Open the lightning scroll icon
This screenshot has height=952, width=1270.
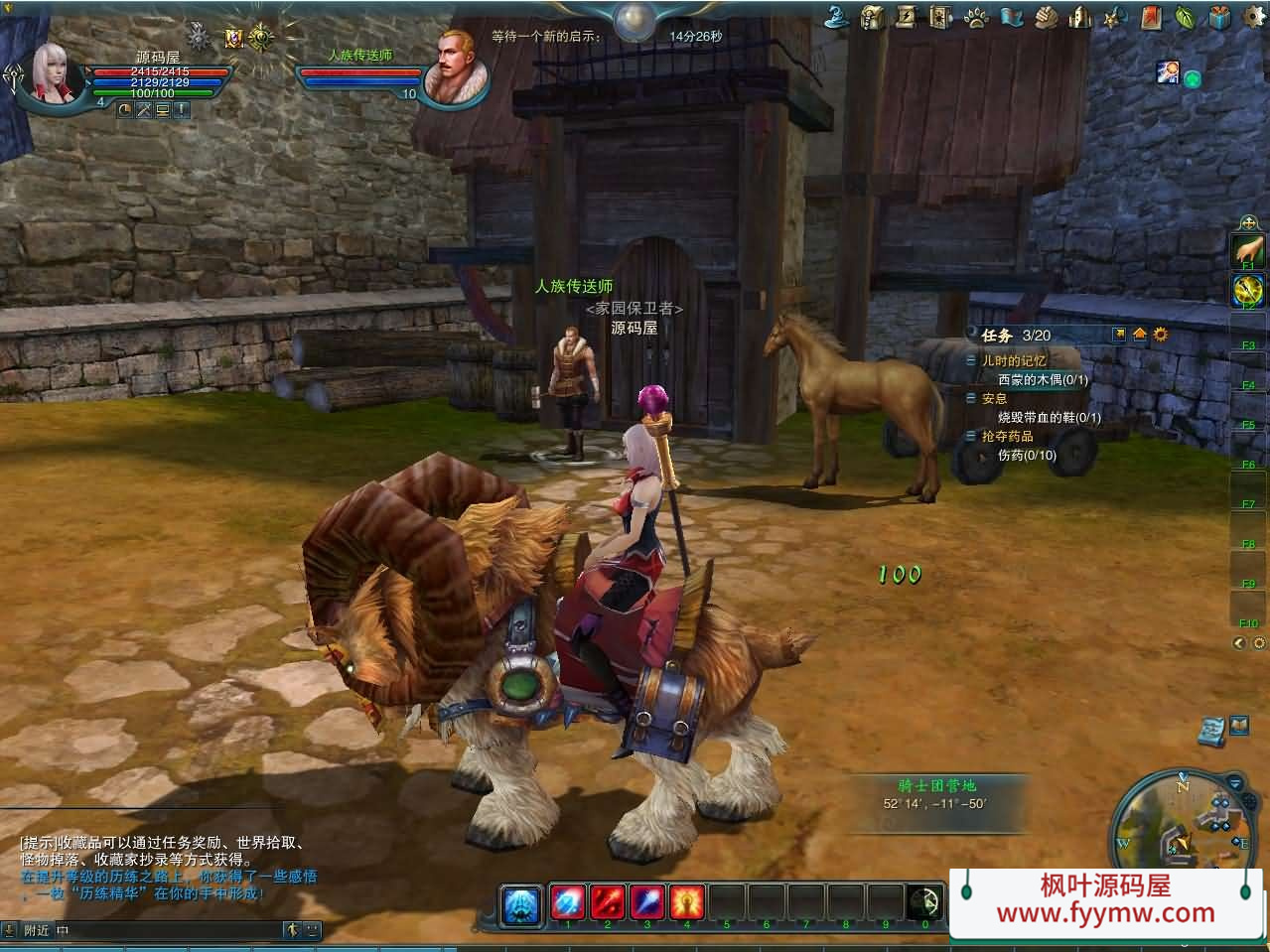906,17
